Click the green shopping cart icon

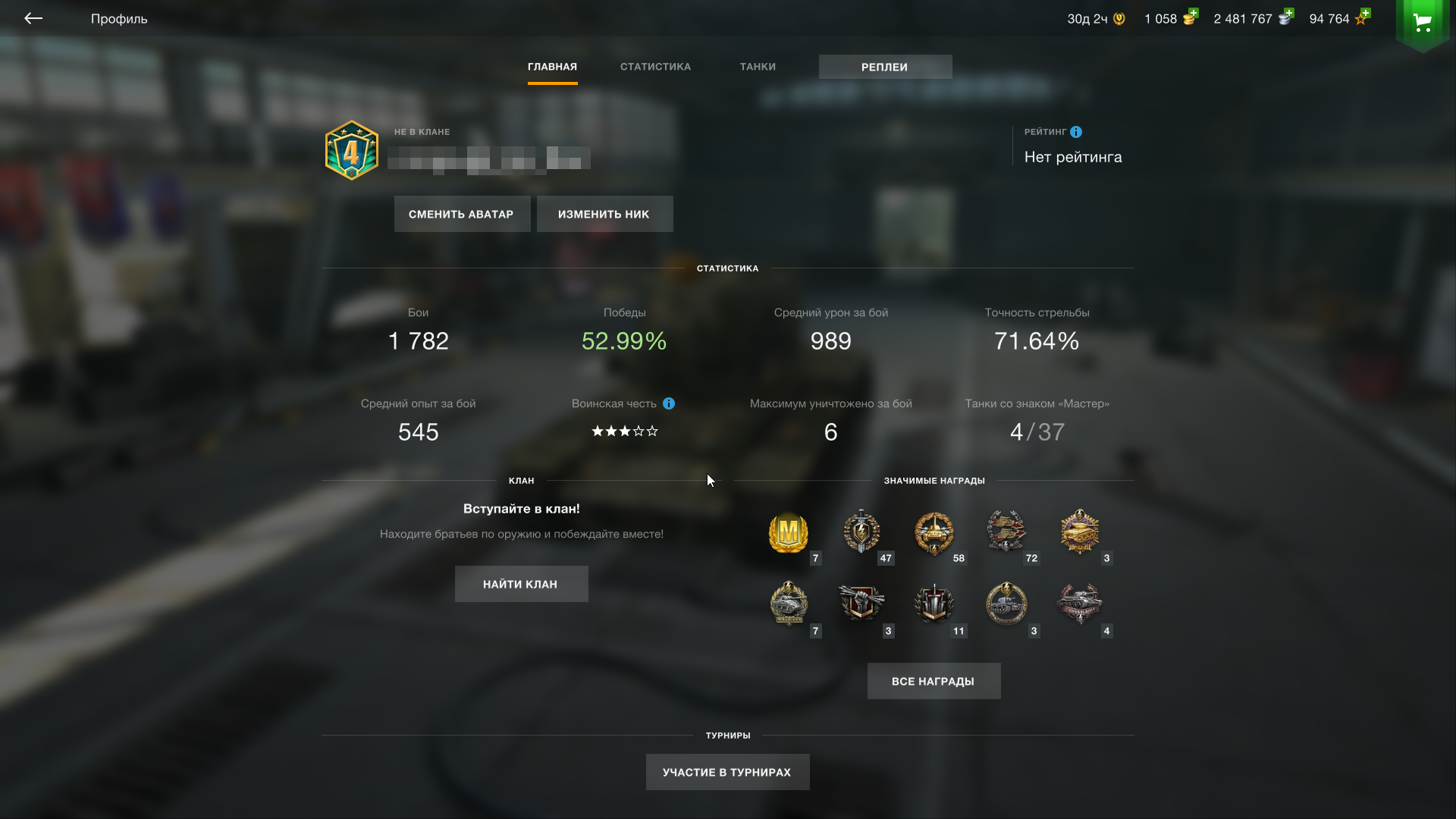pyautogui.click(x=1423, y=24)
